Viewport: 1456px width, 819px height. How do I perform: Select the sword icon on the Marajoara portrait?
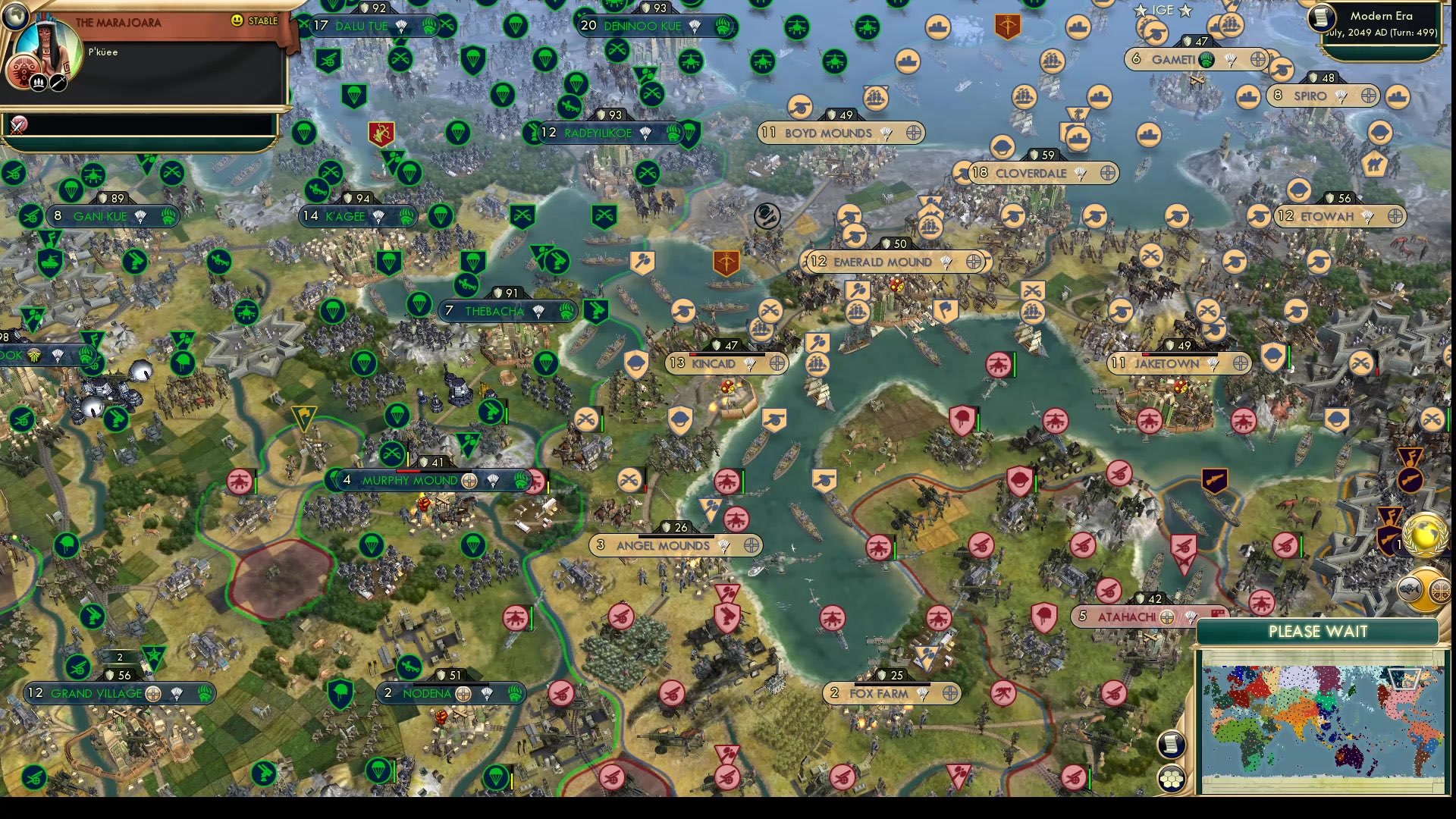click(x=57, y=82)
